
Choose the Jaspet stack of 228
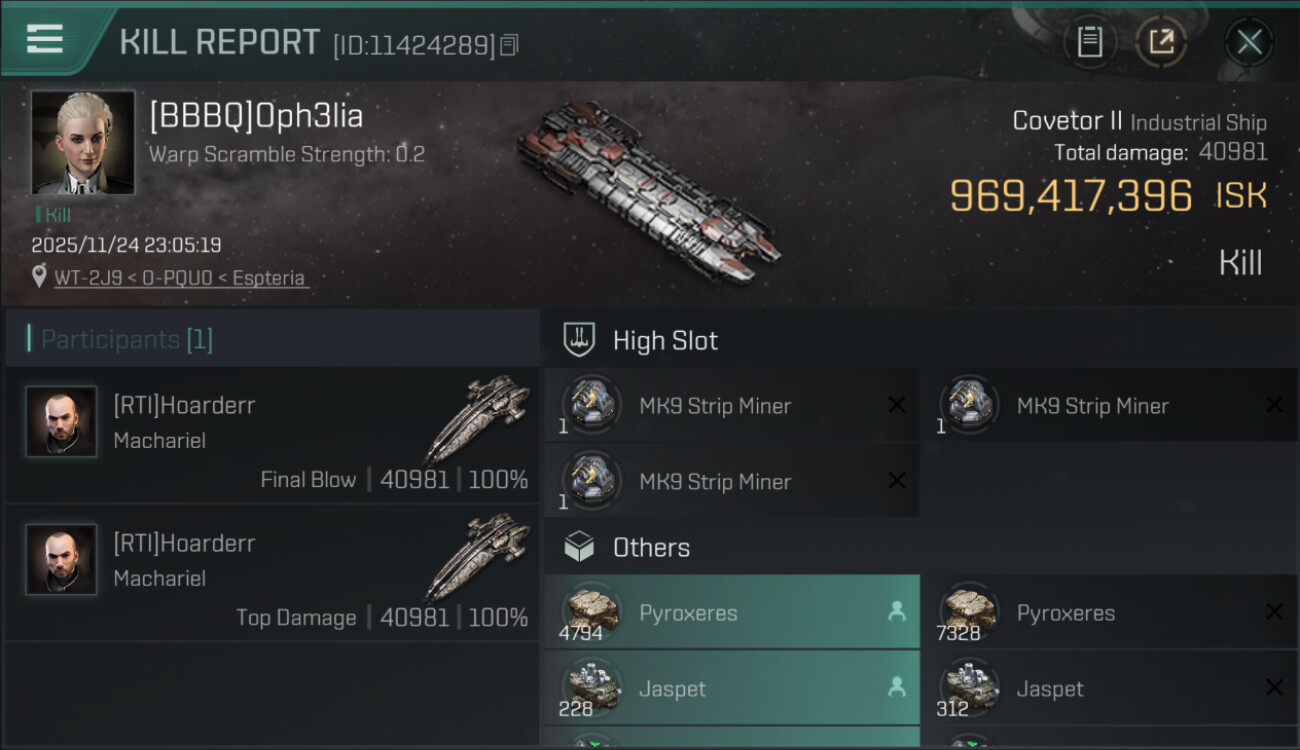pos(732,688)
